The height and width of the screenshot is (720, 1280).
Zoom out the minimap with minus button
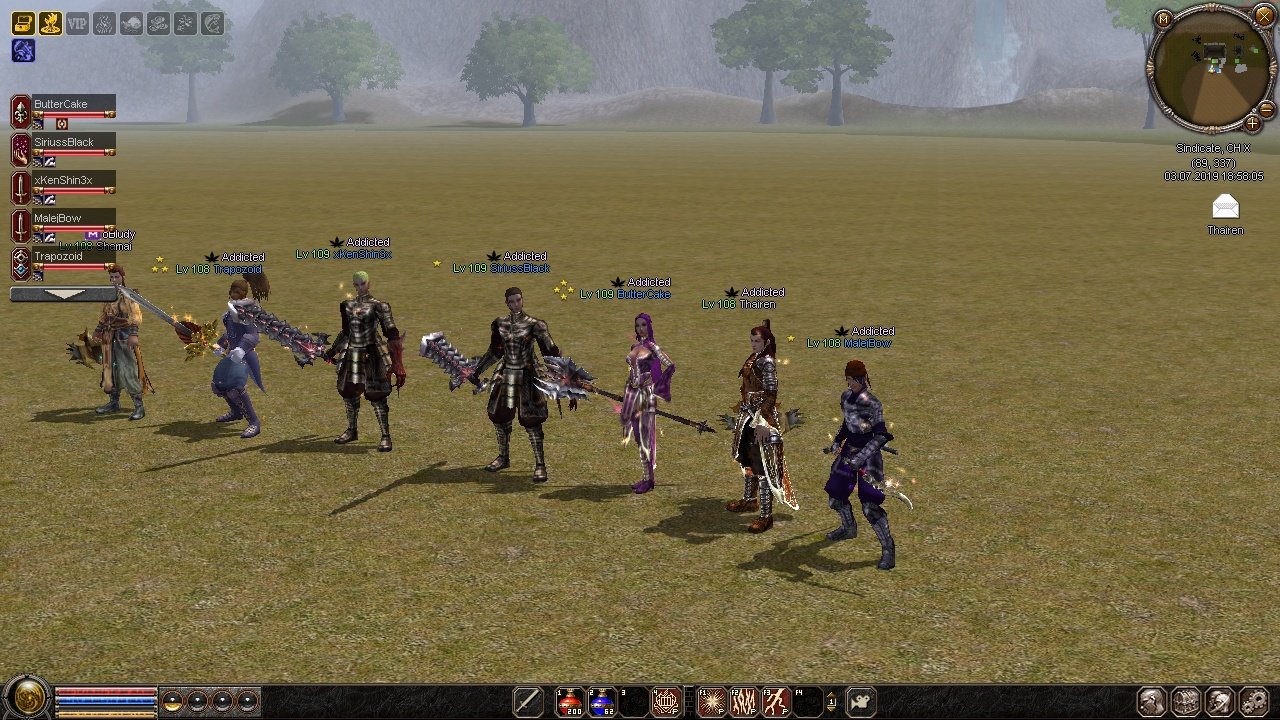point(1266,108)
